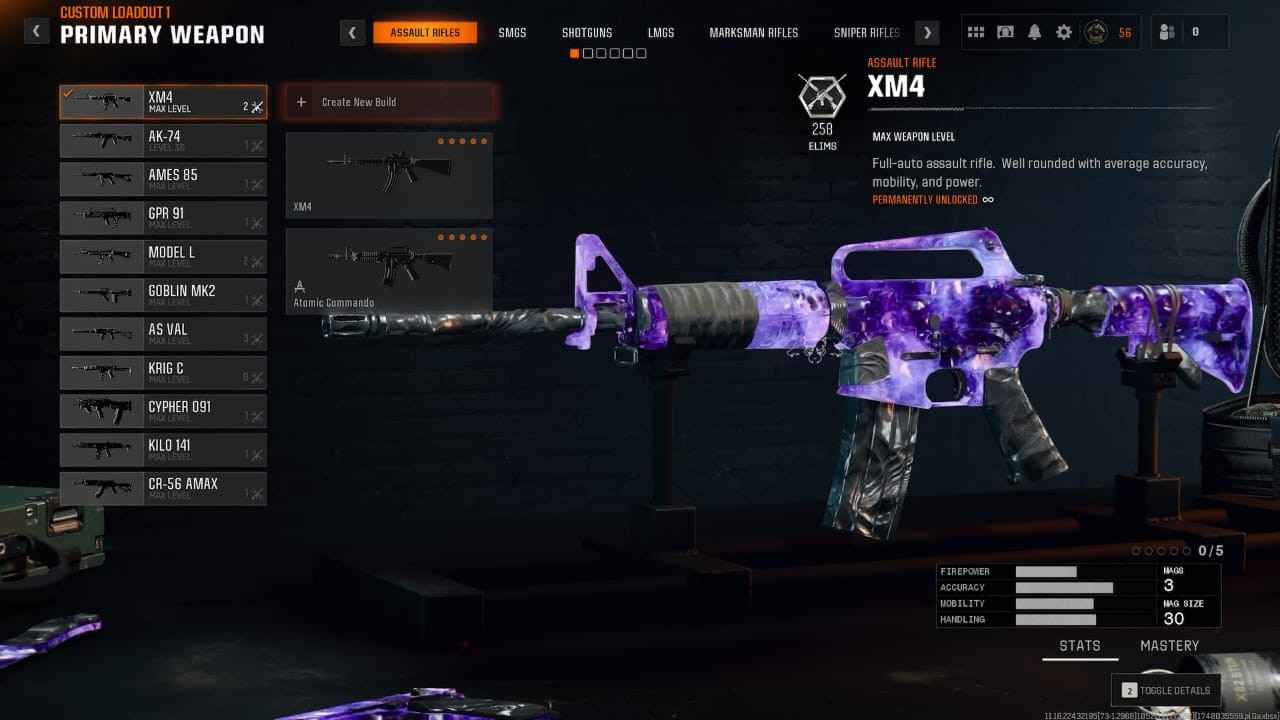Go back with the top-left arrow
Image resolution: width=1280 pixels, height=720 pixels.
36,31
